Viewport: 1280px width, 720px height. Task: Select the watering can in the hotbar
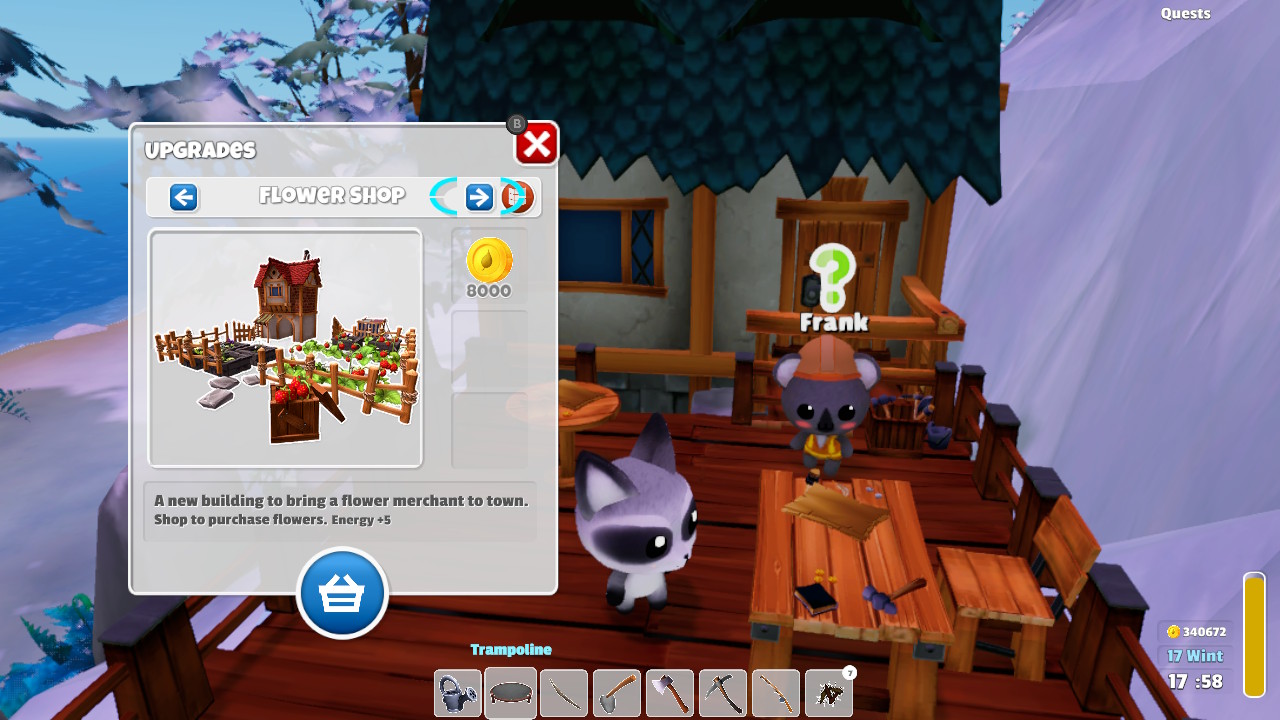tap(457, 693)
